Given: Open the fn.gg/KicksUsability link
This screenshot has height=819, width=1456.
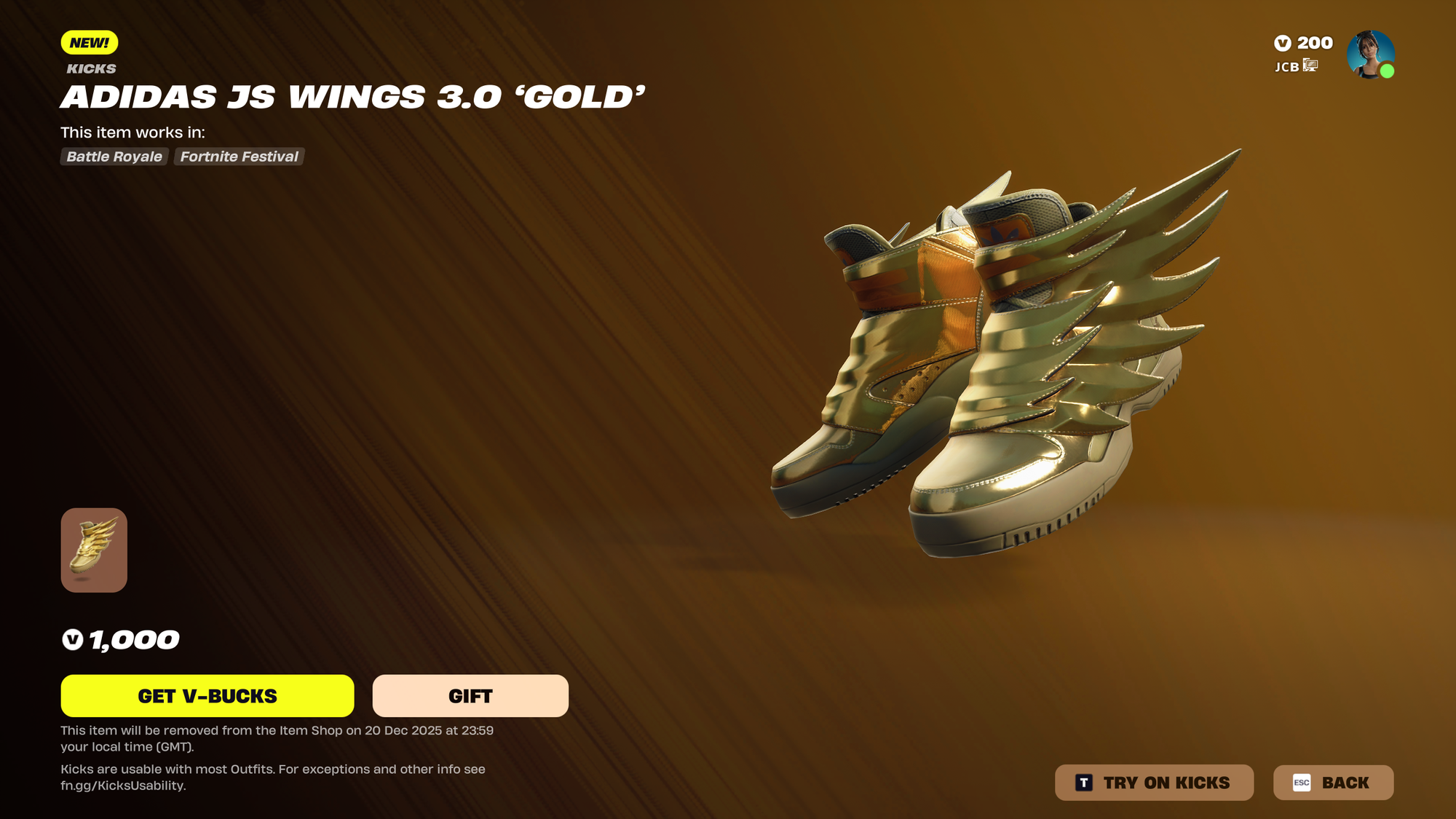Looking at the screenshot, I should pyautogui.click(x=124, y=786).
